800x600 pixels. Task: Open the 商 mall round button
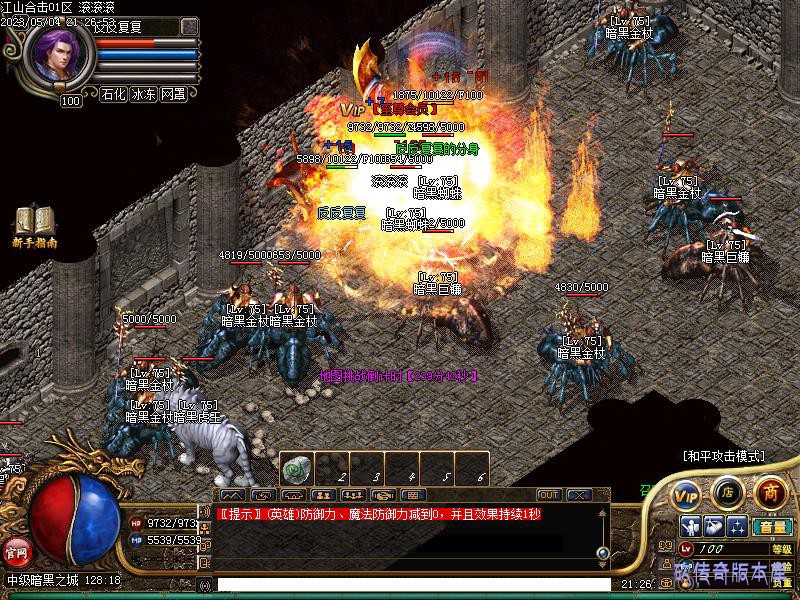tap(769, 492)
